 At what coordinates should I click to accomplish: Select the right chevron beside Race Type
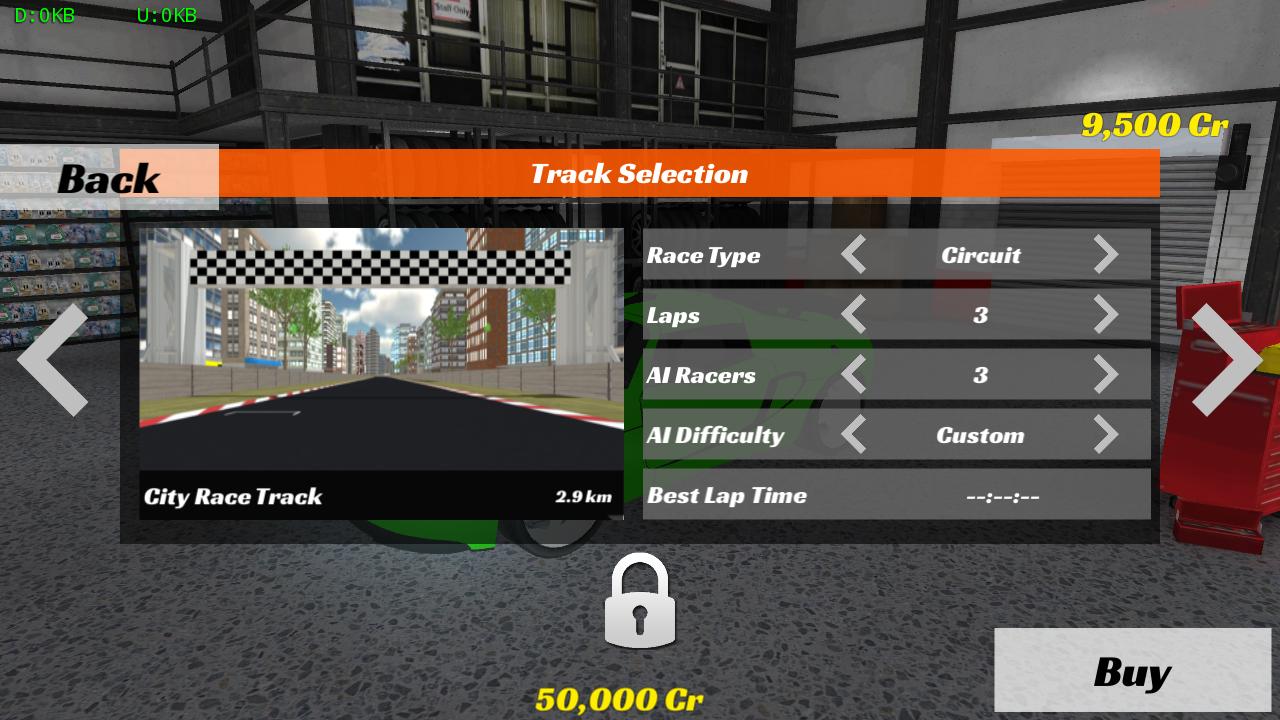pyautogui.click(x=1107, y=255)
